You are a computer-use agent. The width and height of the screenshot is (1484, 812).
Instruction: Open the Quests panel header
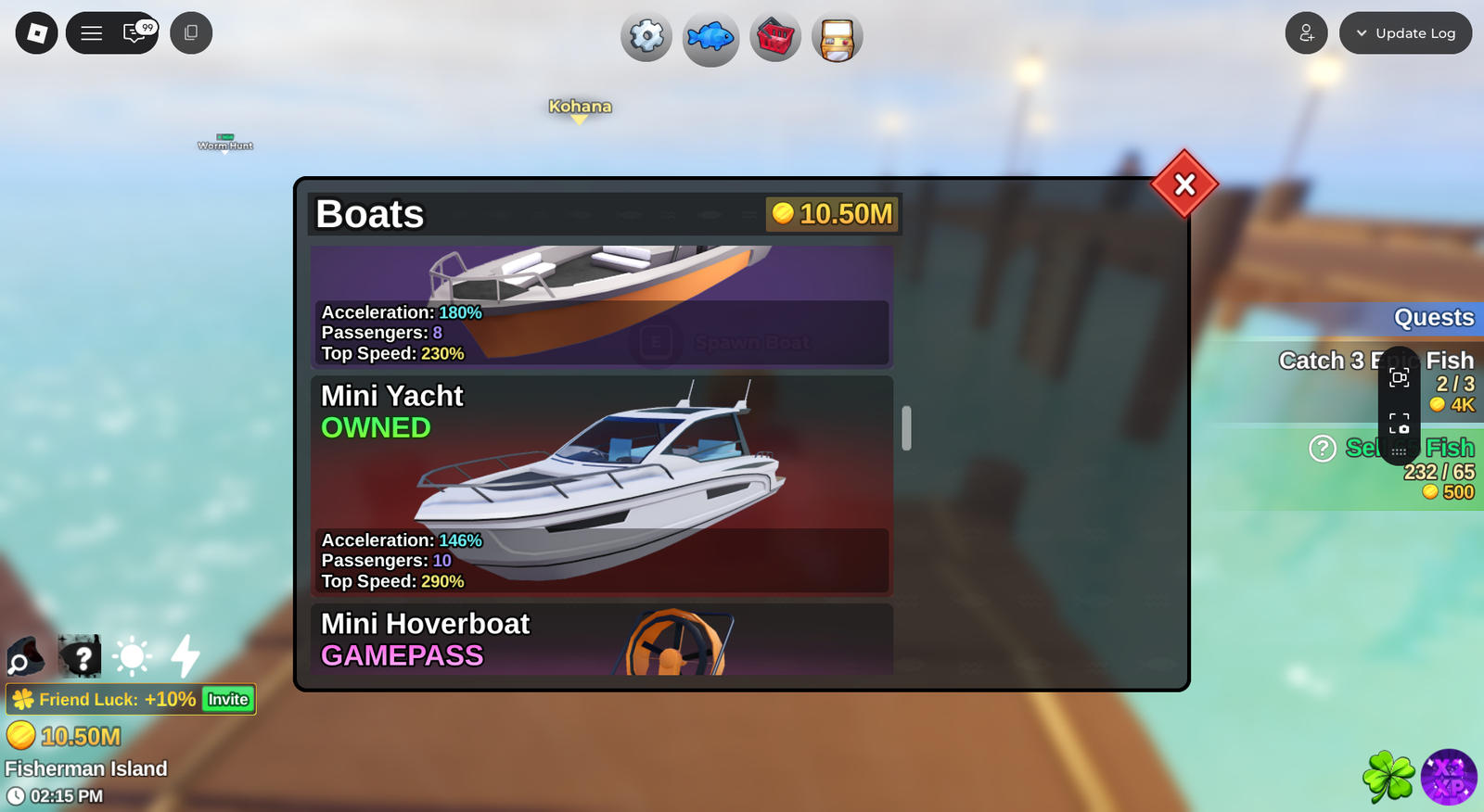click(x=1433, y=318)
